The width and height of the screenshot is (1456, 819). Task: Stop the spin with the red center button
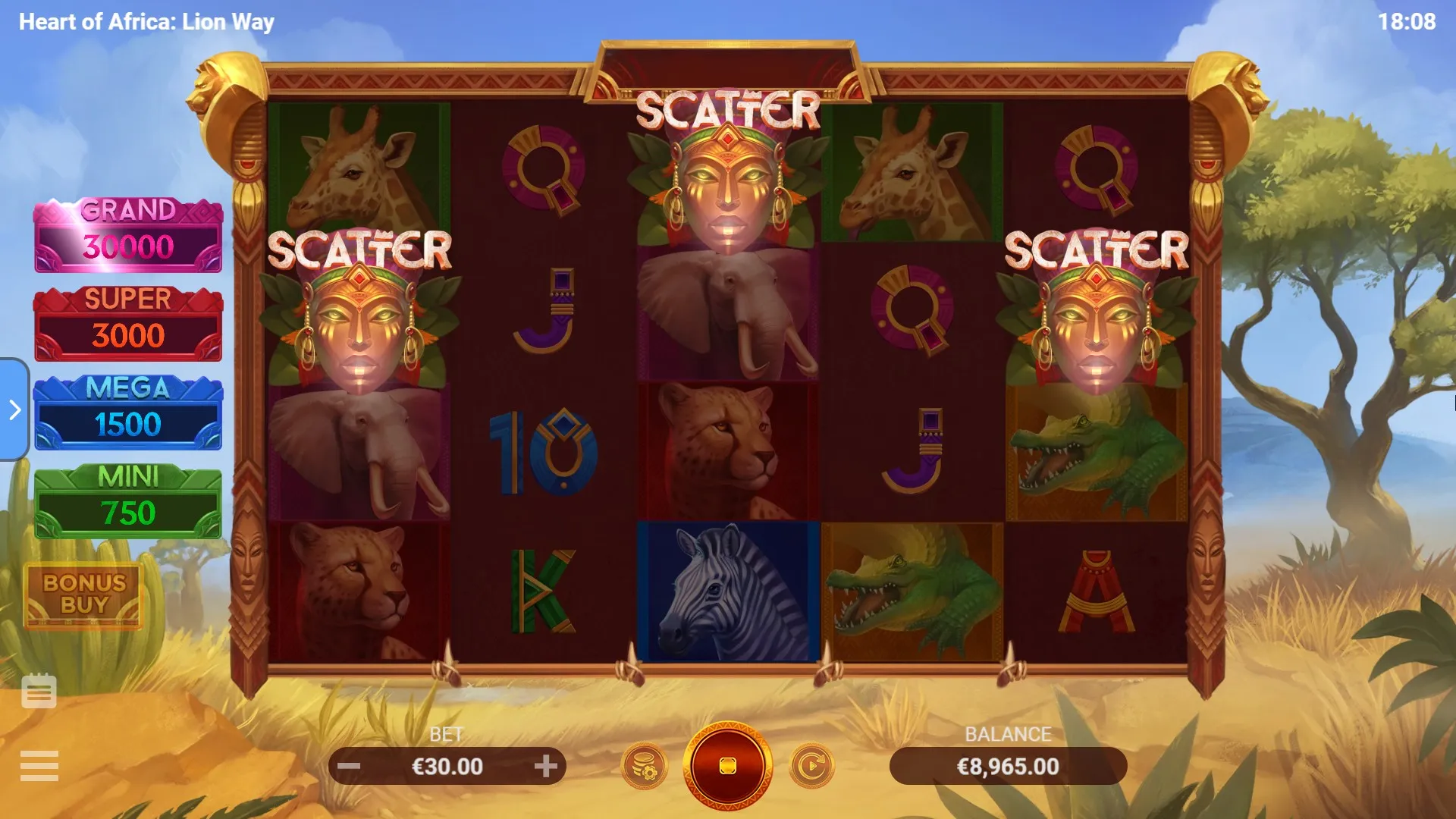[727, 766]
